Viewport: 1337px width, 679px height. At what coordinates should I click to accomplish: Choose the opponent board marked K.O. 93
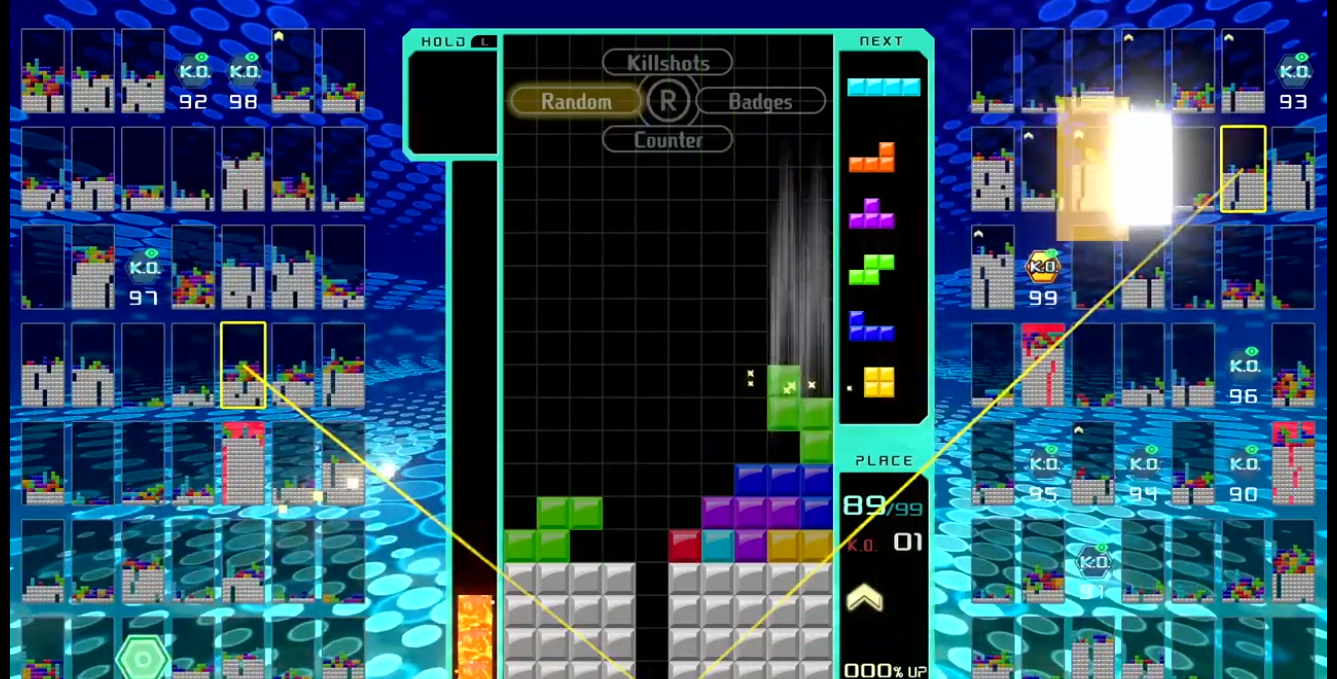click(1294, 71)
